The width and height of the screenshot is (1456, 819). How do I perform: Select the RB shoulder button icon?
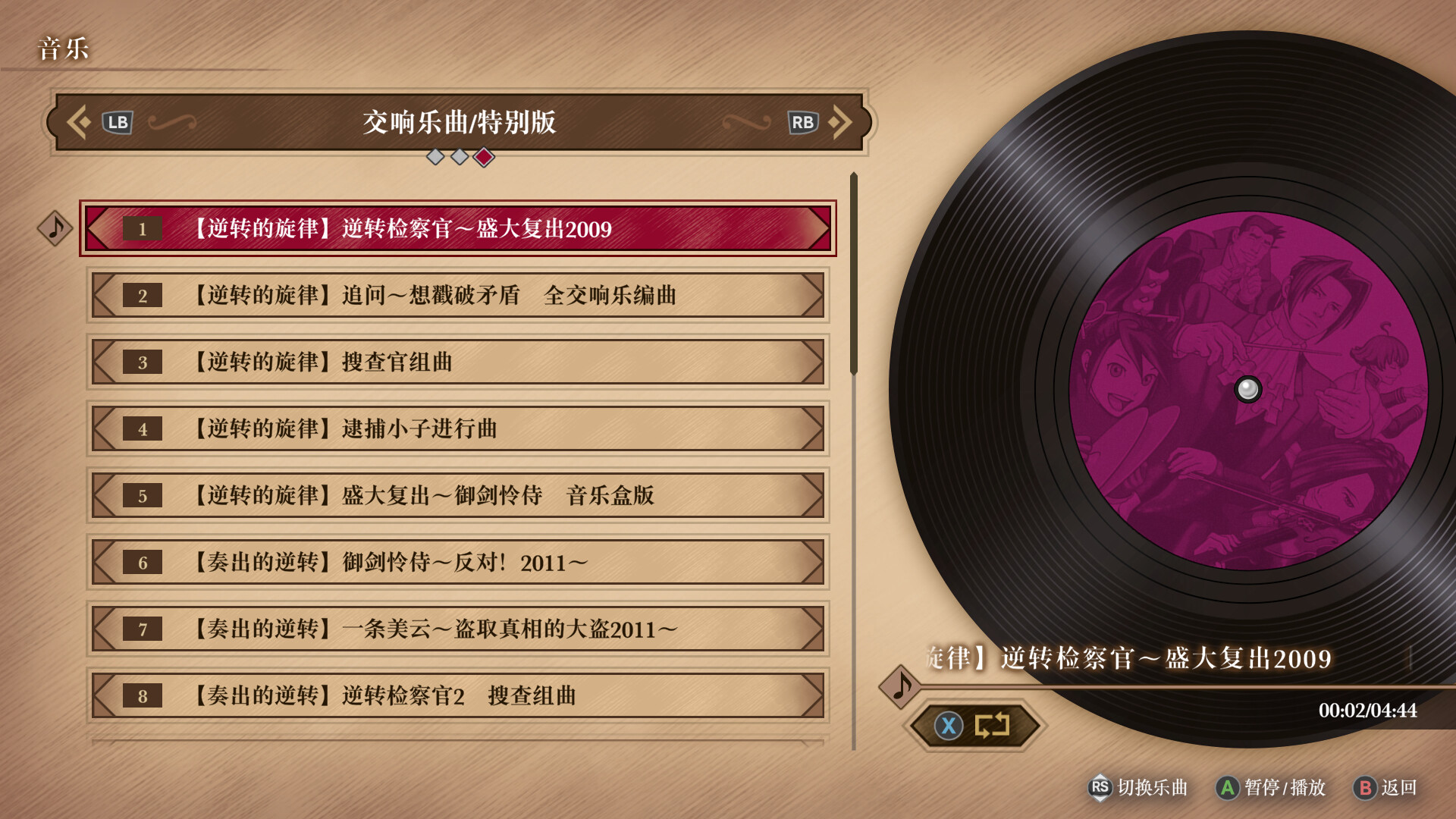pos(804,121)
